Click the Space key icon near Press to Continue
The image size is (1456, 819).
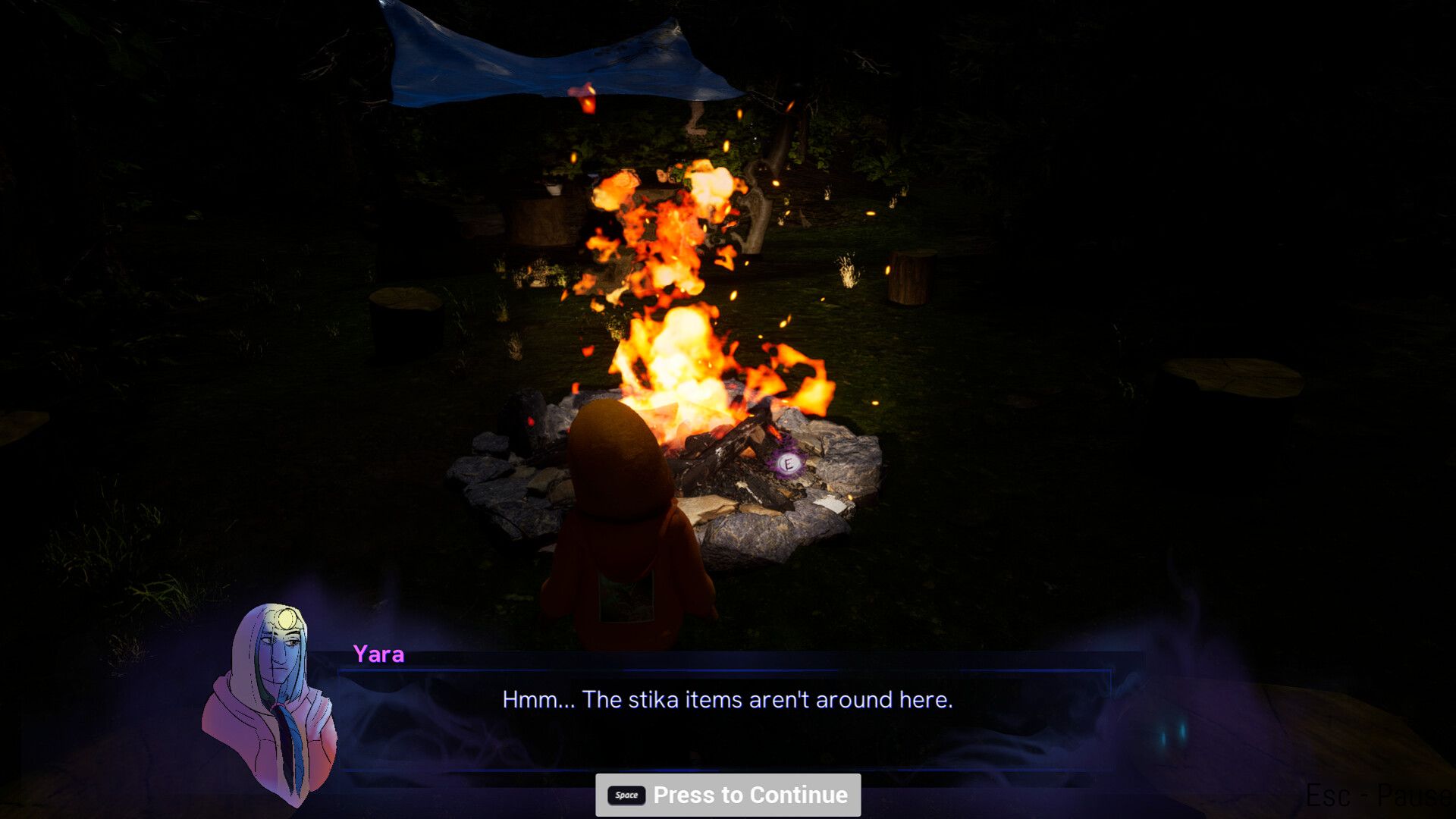coord(625,795)
